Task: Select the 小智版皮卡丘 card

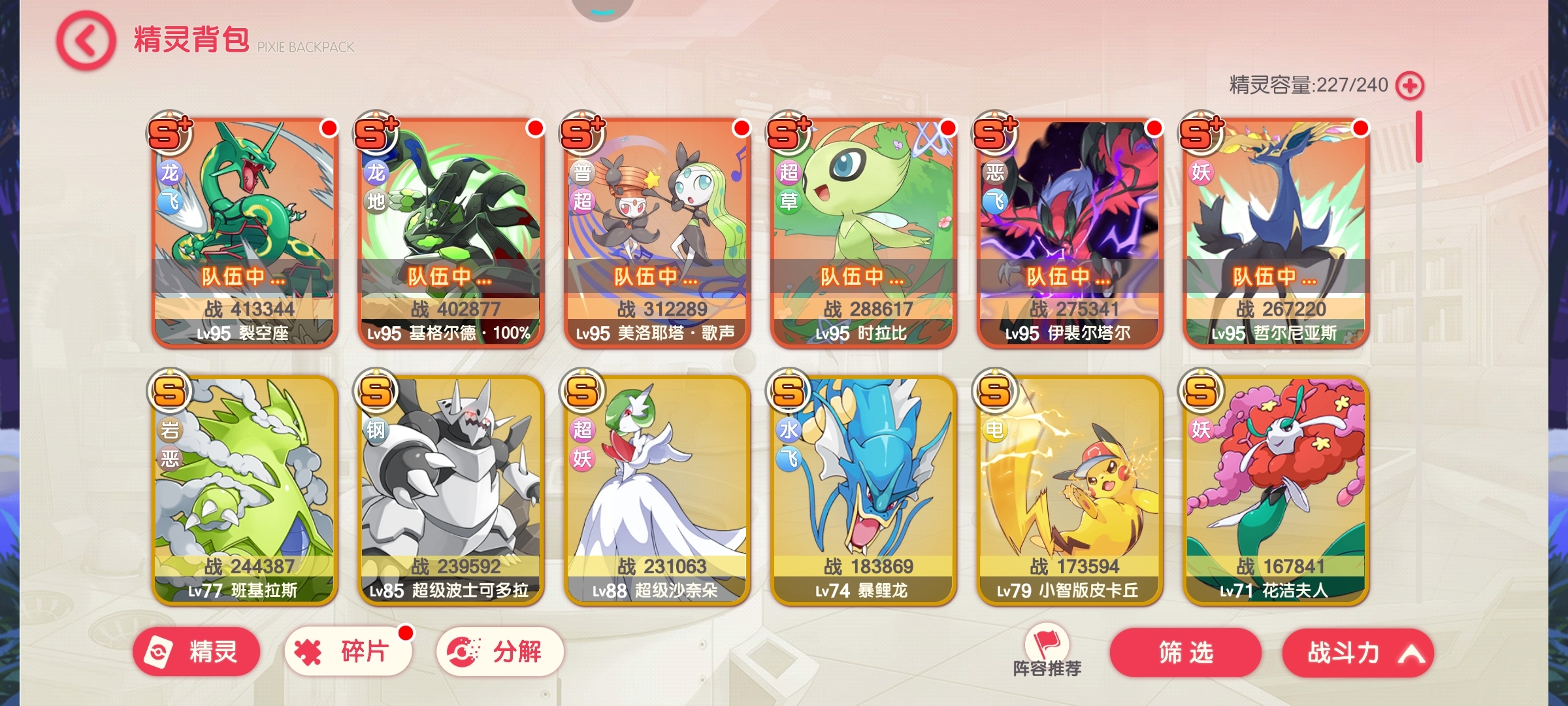Action: tap(1070, 490)
